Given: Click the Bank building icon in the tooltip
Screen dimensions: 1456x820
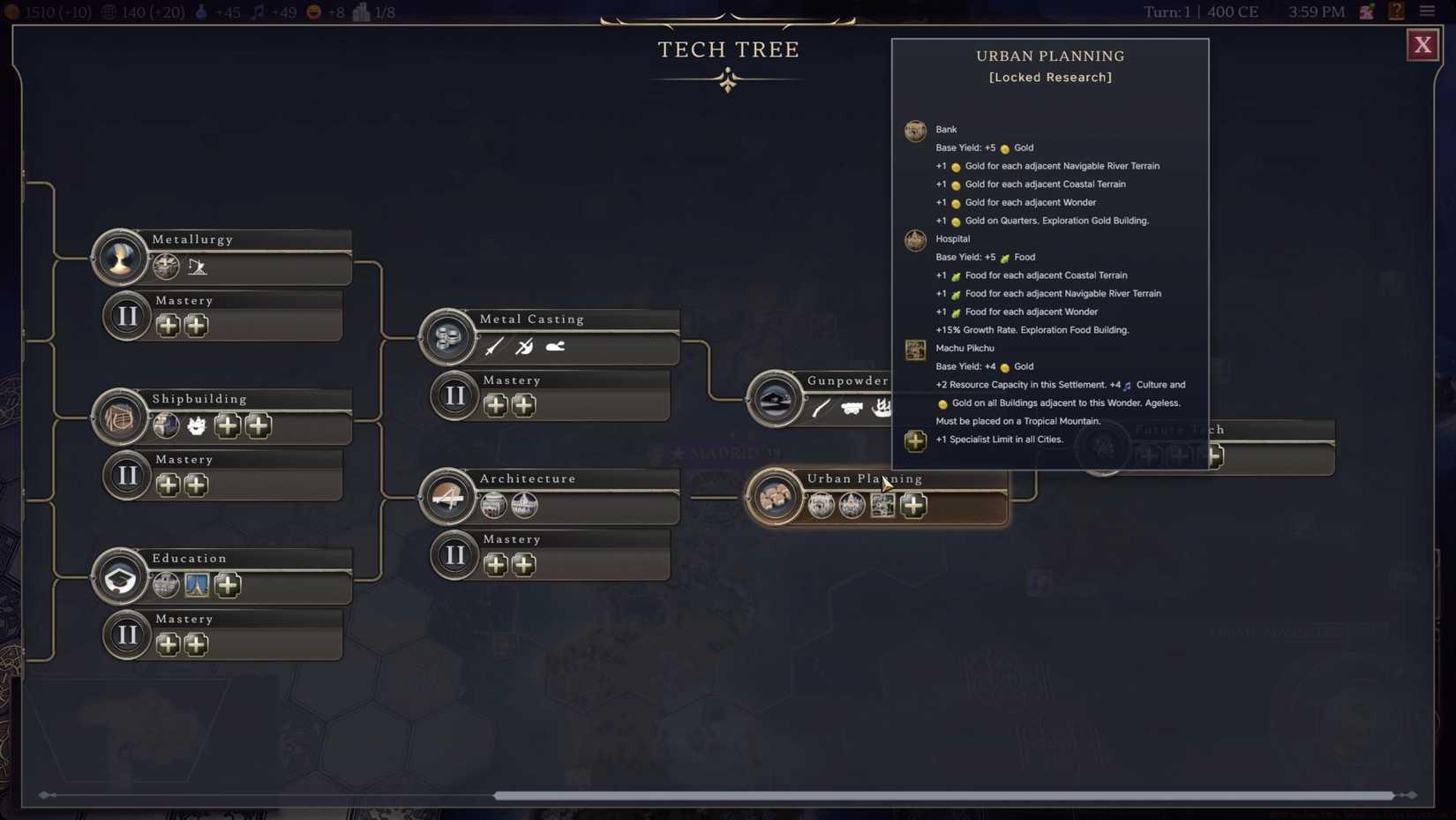Looking at the screenshot, I should (915, 131).
